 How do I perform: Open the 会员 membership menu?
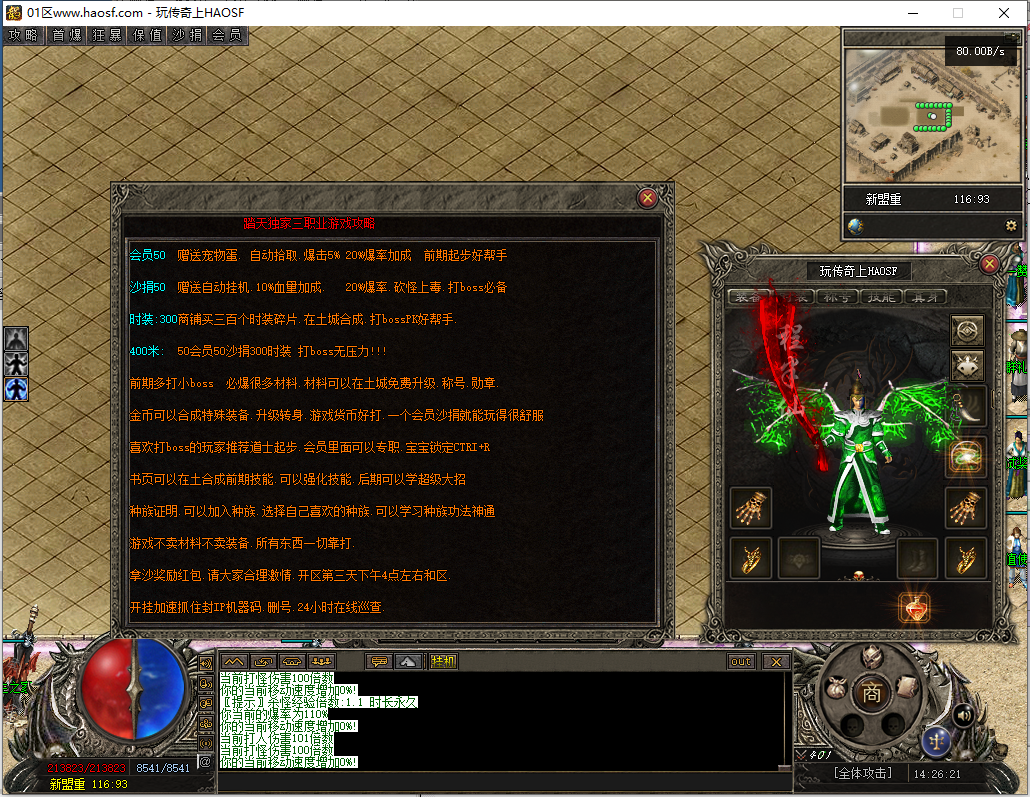pos(227,35)
